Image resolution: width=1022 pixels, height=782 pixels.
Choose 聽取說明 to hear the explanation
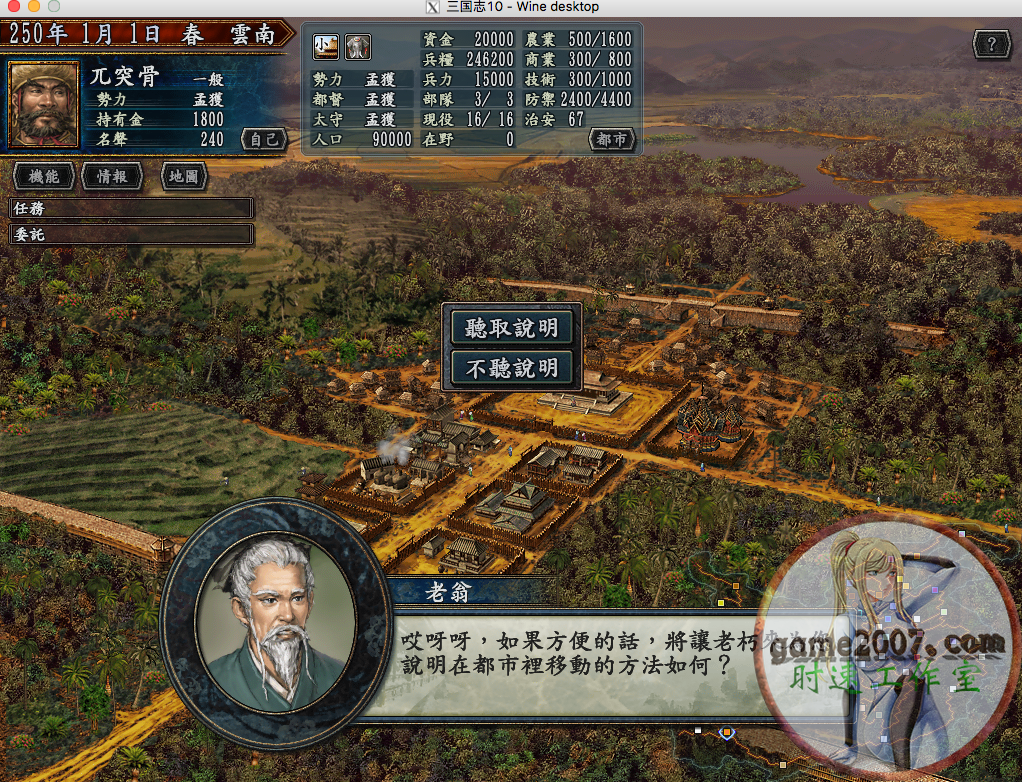click(512, 328)
